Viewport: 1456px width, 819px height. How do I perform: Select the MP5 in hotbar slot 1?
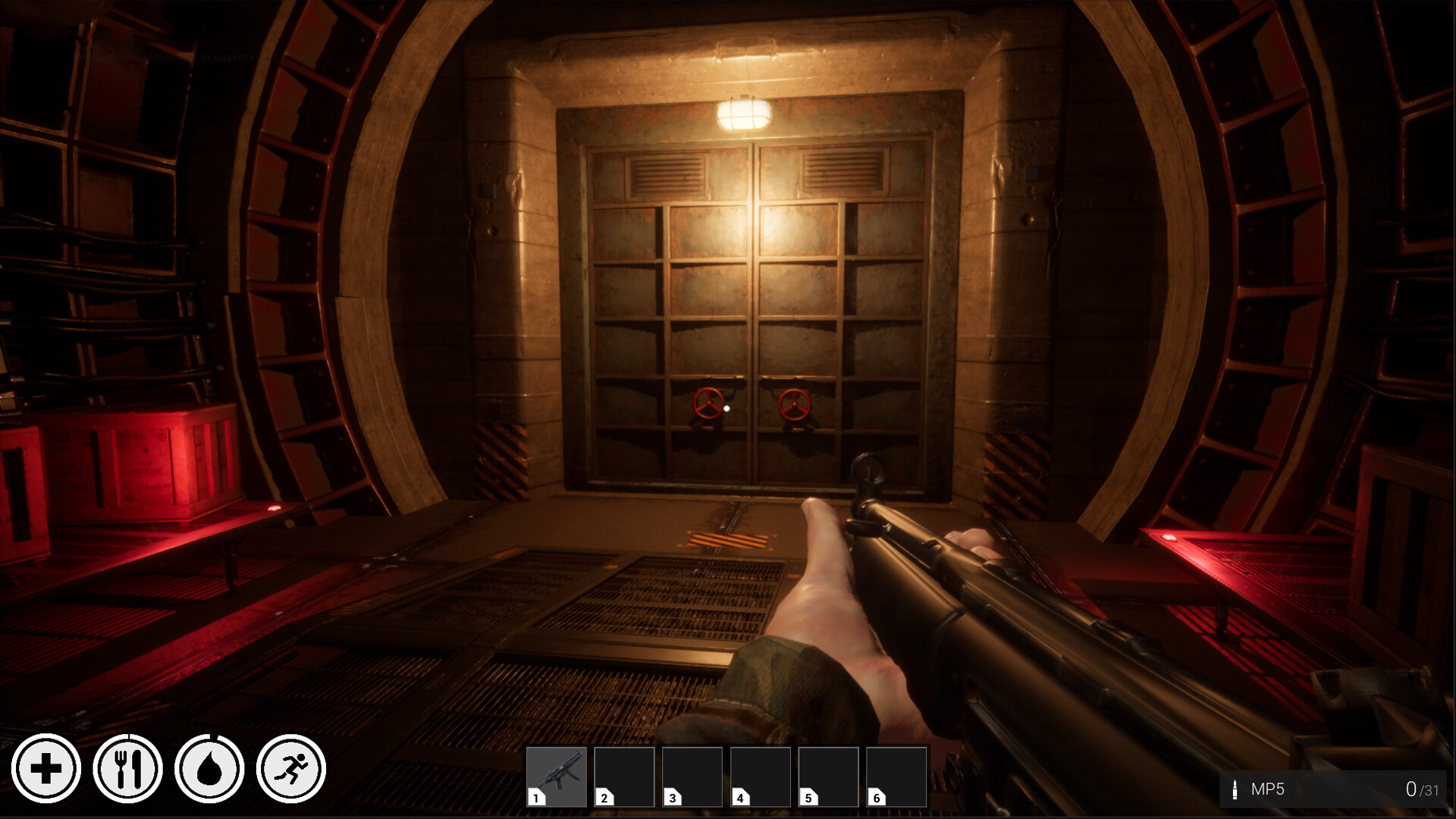(x=556, y=777)
